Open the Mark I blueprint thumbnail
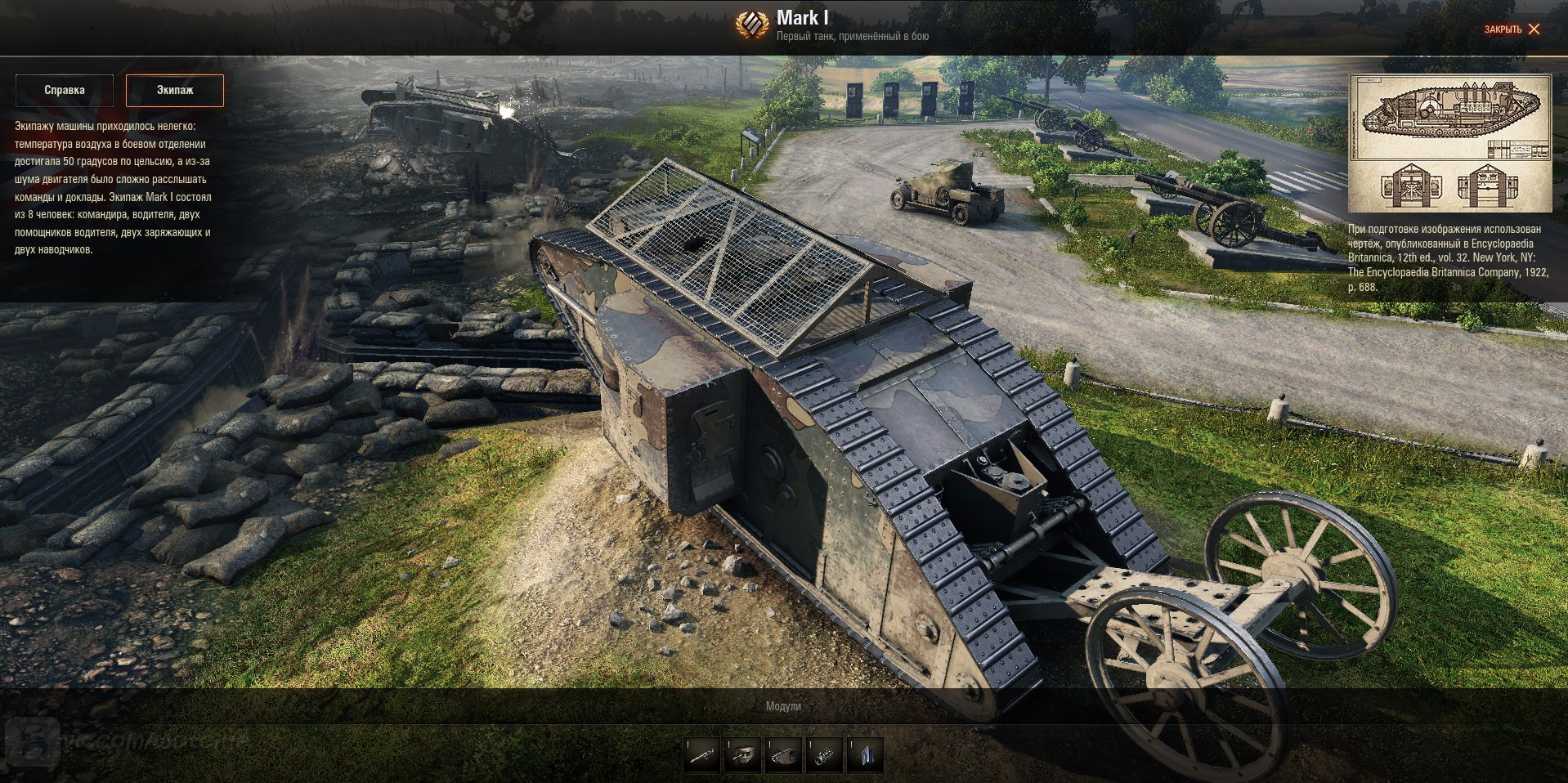This screenshot has height=783, width=1568. click(1449, 144)
